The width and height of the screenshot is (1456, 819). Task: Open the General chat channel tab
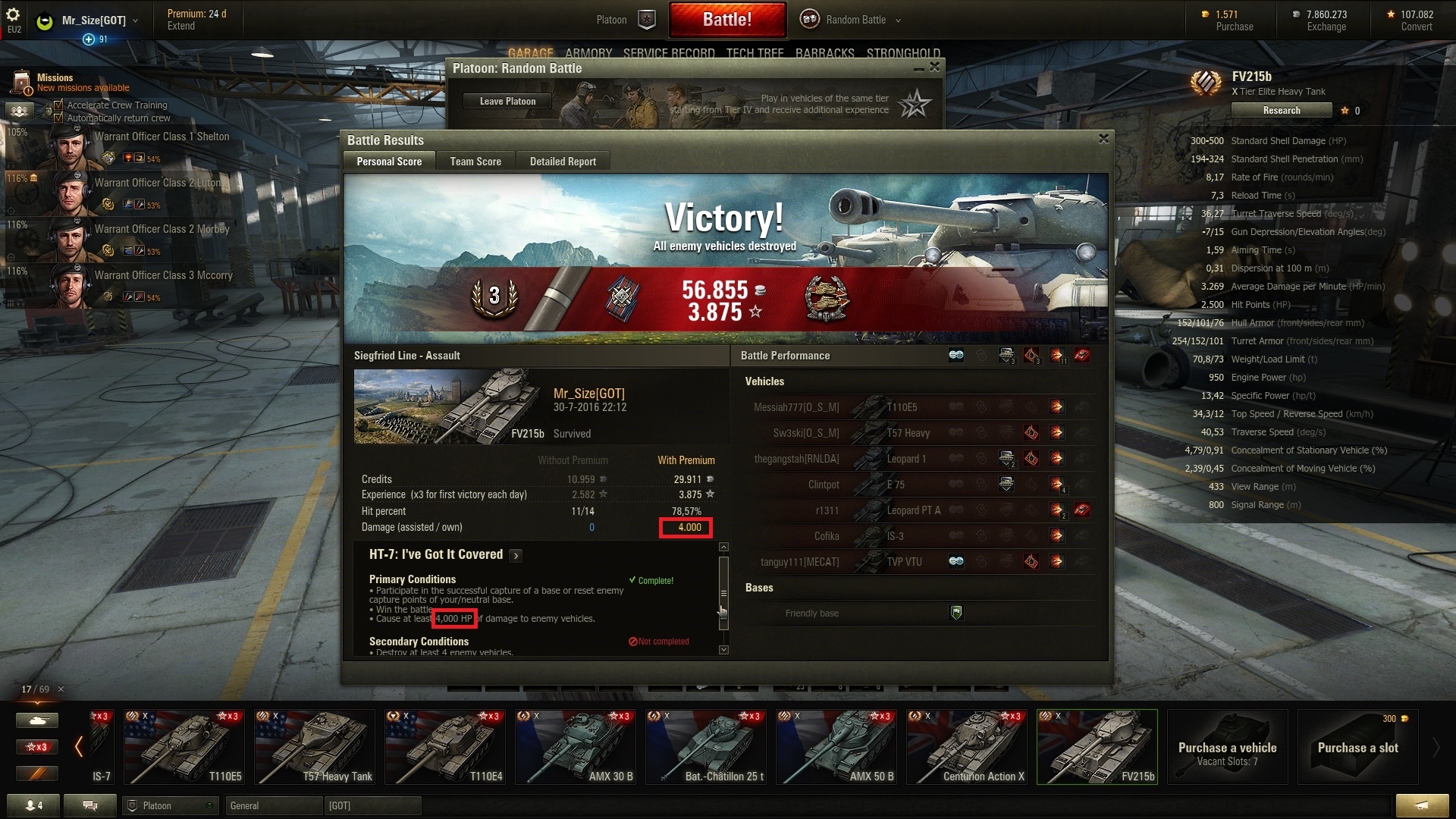coord(273,805)
